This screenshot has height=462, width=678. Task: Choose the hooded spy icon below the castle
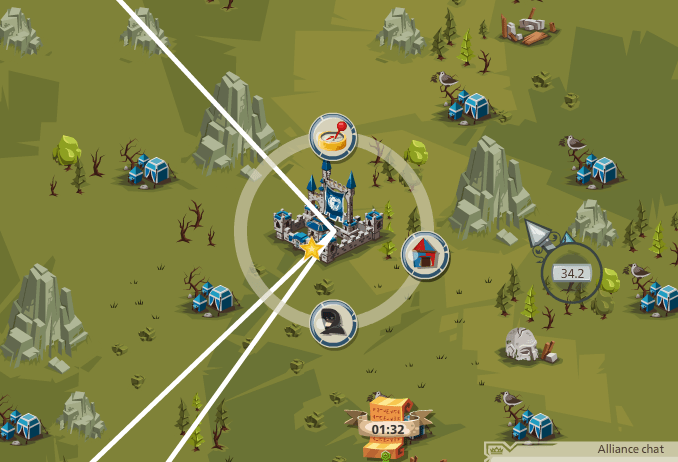(333, 323)
